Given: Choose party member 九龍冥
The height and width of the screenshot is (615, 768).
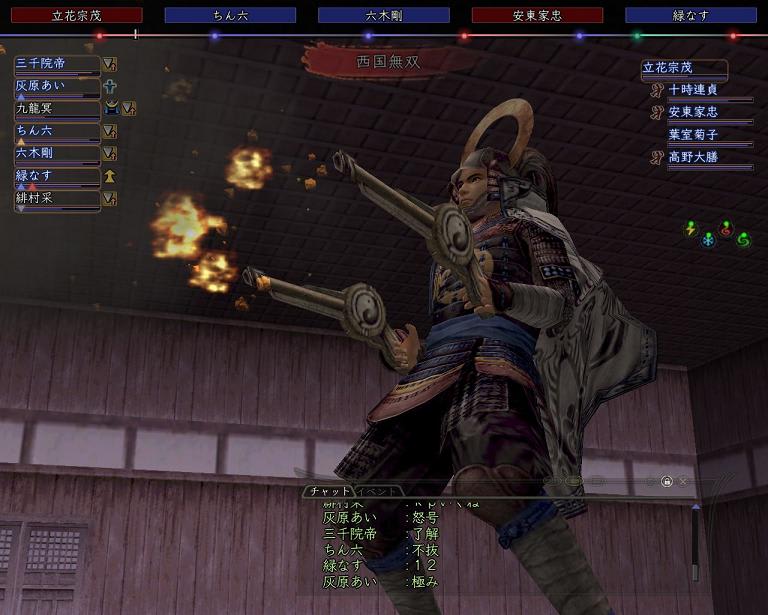Looking at the screenshot, I should point(57,108).
